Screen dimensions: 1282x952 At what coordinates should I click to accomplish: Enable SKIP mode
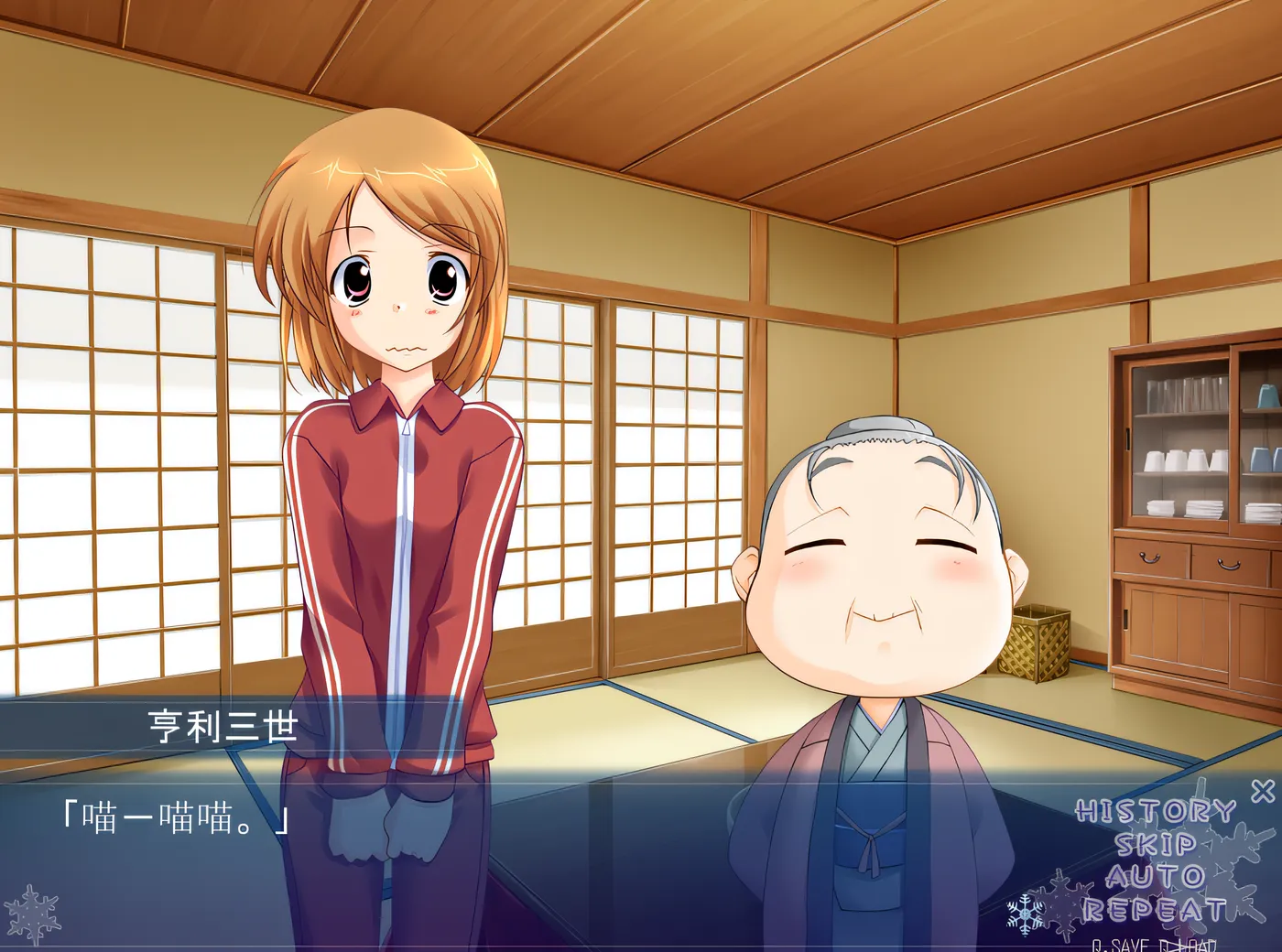tap(1155, 845)
